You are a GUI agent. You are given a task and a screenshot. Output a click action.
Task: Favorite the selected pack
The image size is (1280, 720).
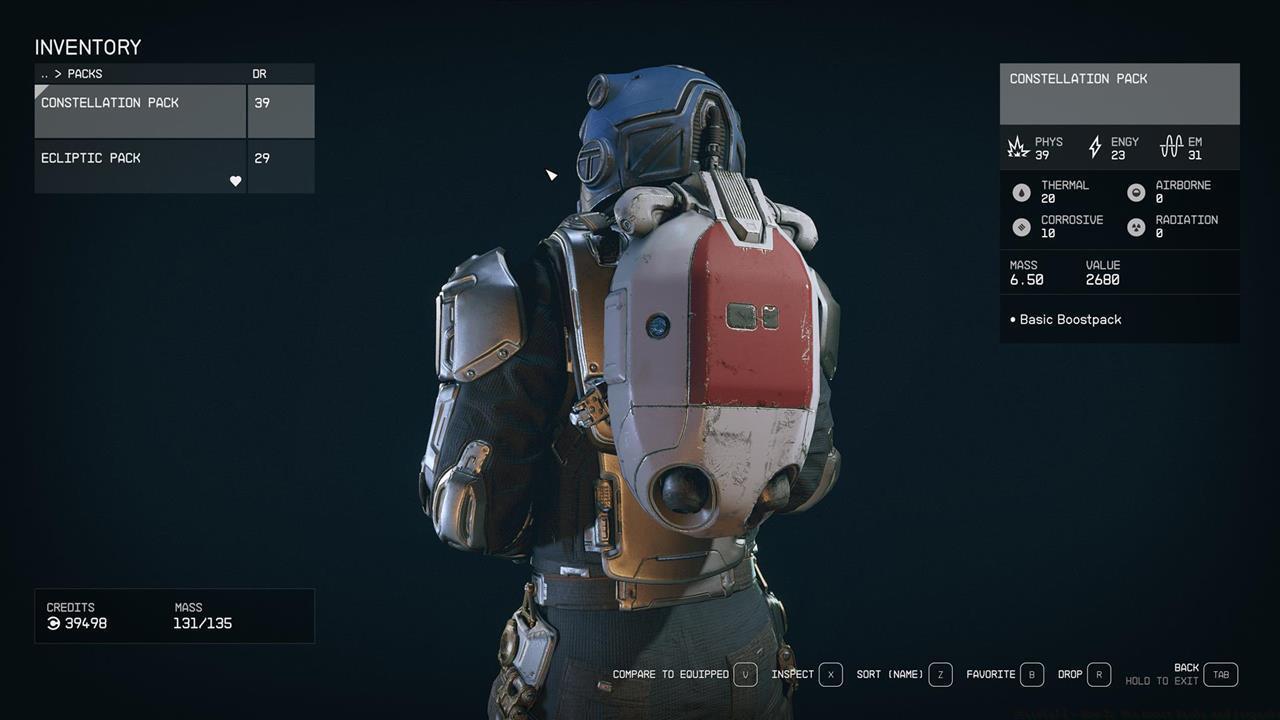click(1030, 675)
